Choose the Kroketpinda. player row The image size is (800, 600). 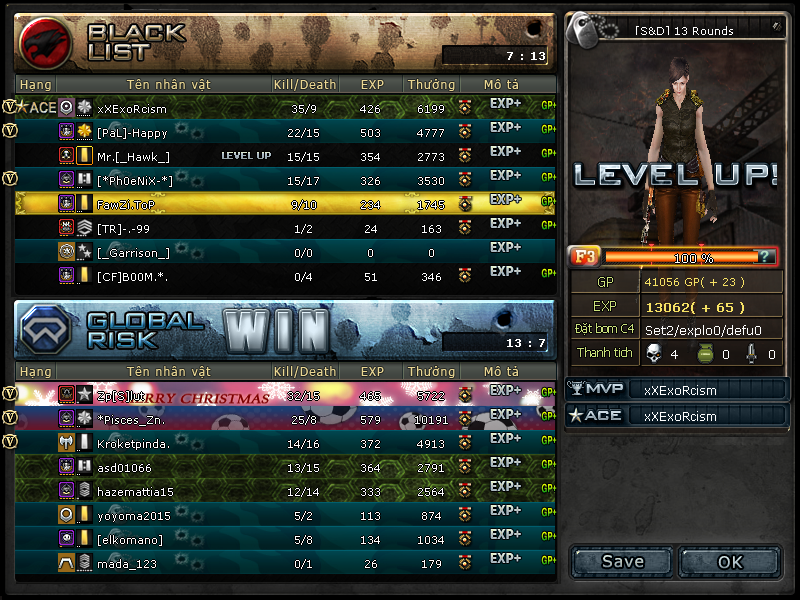click(x=134, y=443)
